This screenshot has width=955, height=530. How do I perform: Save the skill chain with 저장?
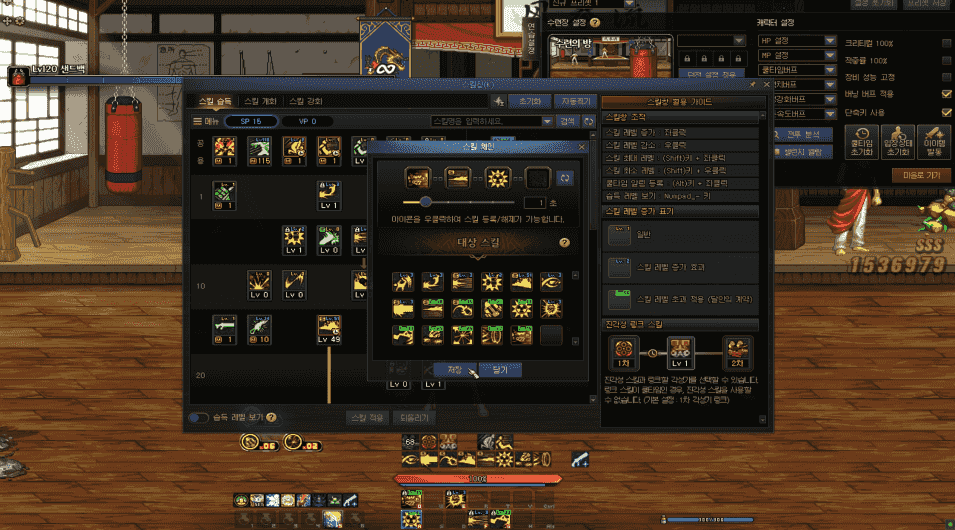pyautogui.click(x=455, y=369)
